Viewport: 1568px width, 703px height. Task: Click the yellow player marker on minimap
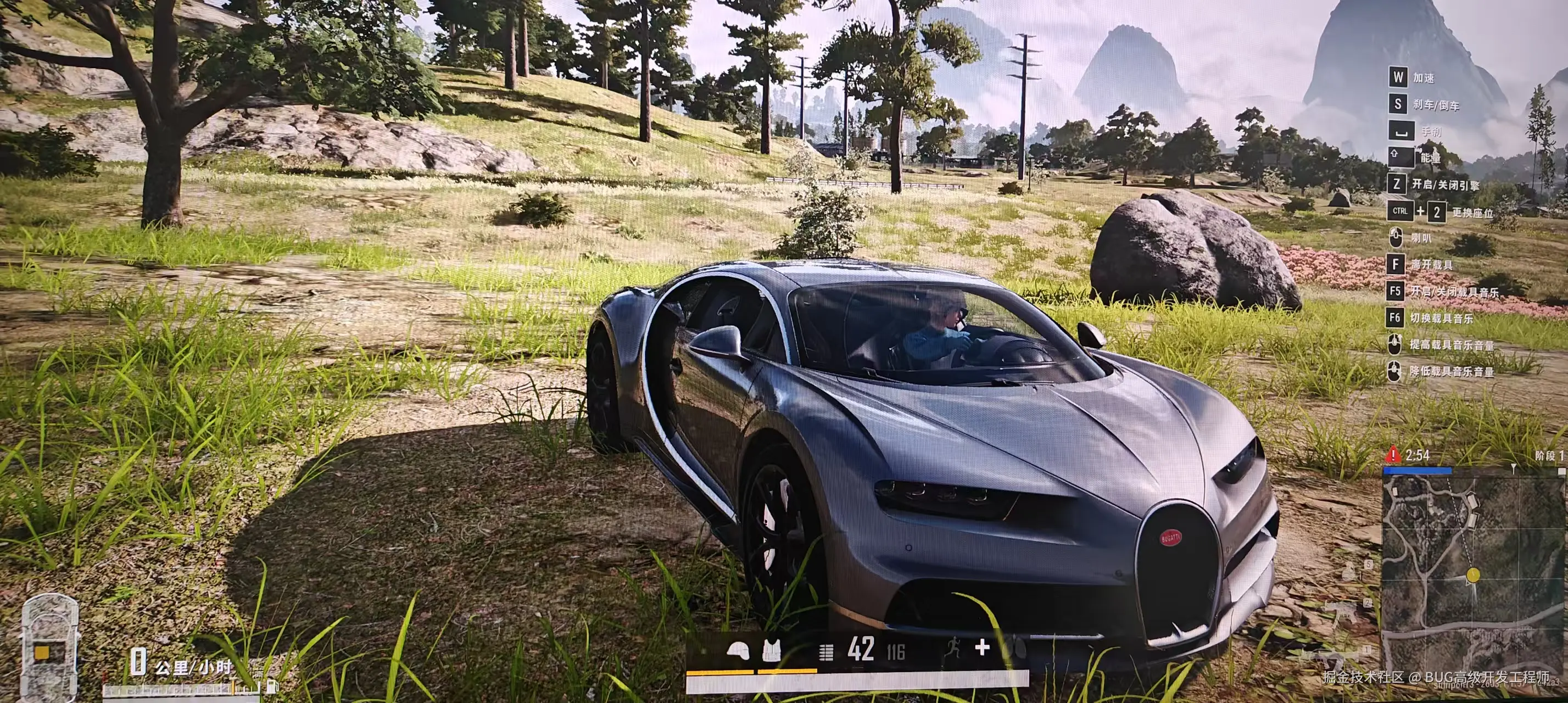point(1472,574)
